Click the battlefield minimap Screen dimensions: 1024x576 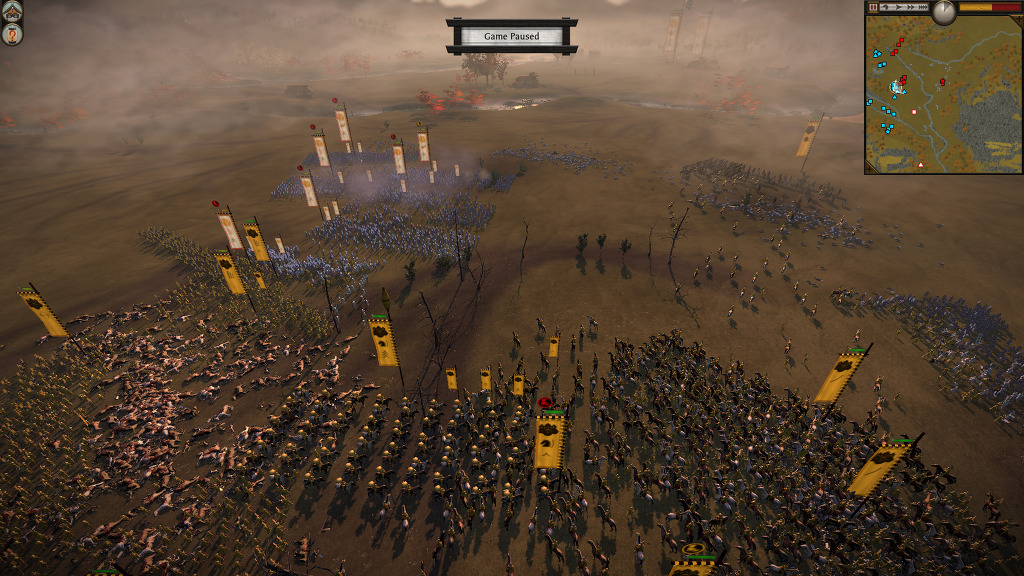943,98
